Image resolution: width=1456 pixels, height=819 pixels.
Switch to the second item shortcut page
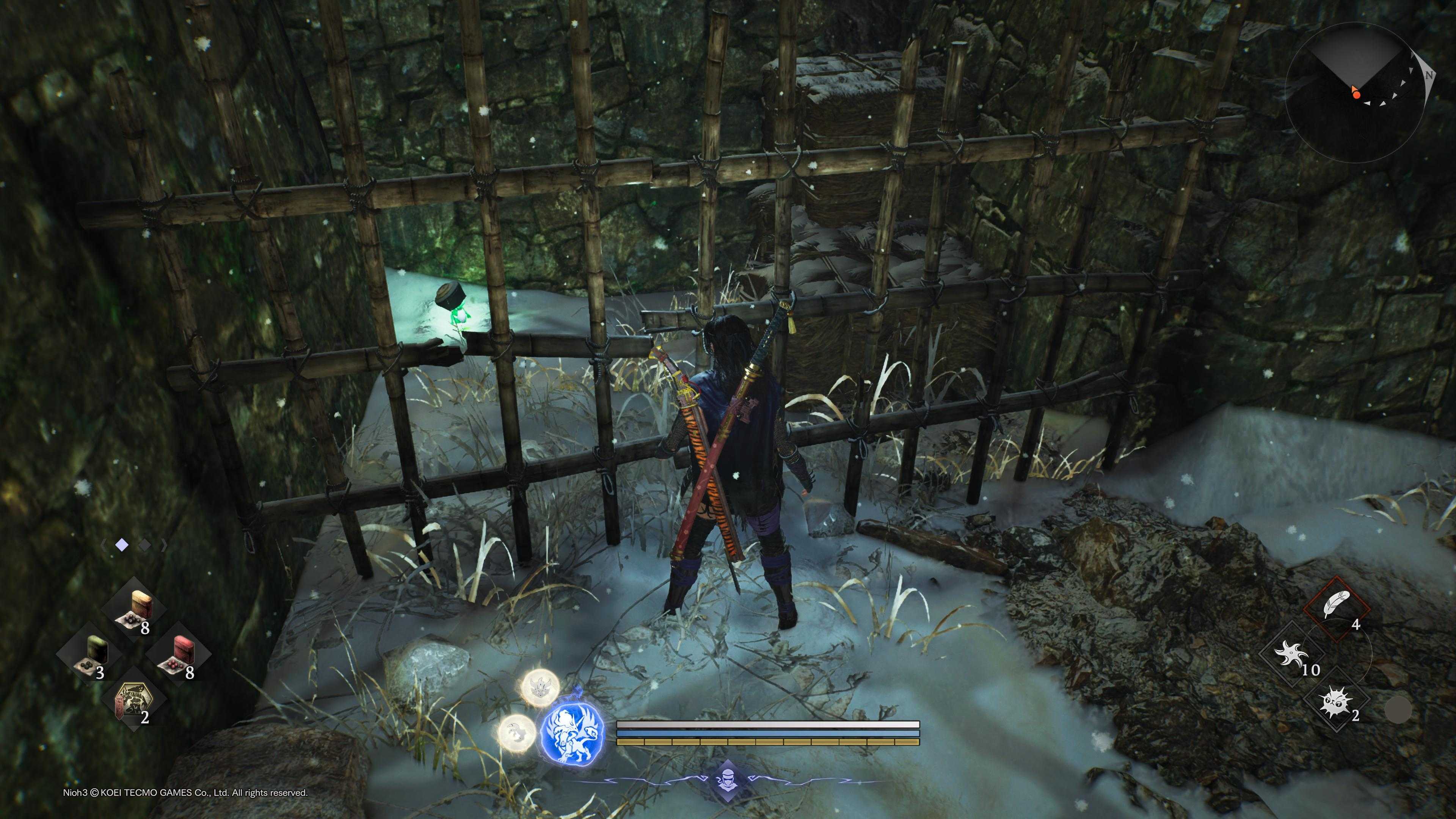pyautogui.click(x=145, y=546)
